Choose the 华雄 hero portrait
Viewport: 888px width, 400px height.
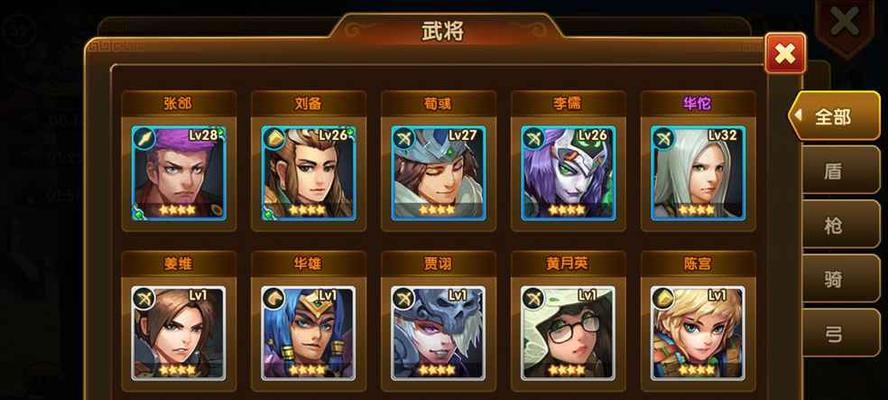pos(308,332)
